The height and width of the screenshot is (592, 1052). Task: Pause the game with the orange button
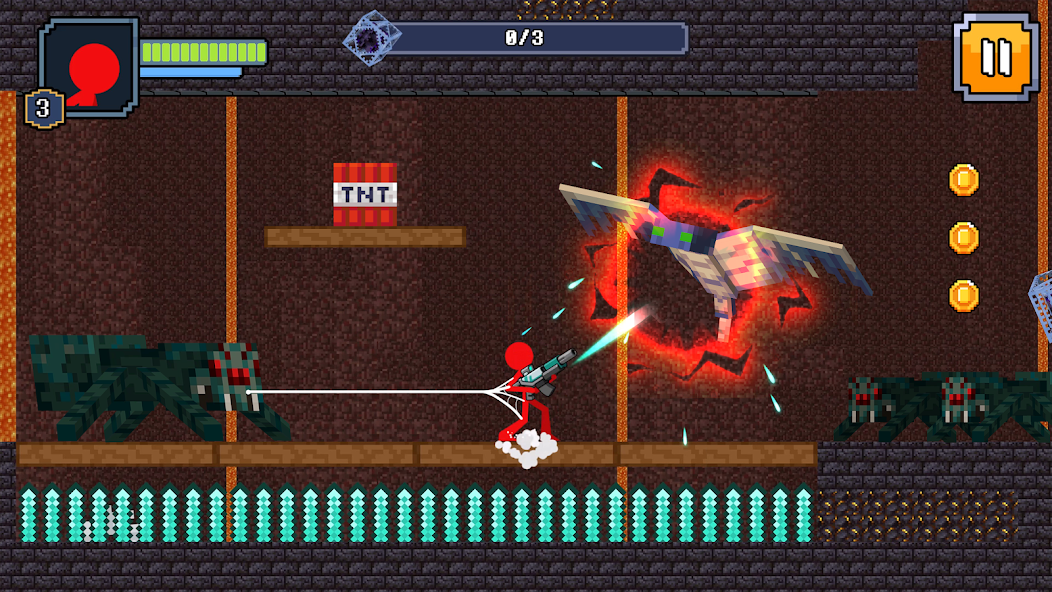tap(995, 57)
